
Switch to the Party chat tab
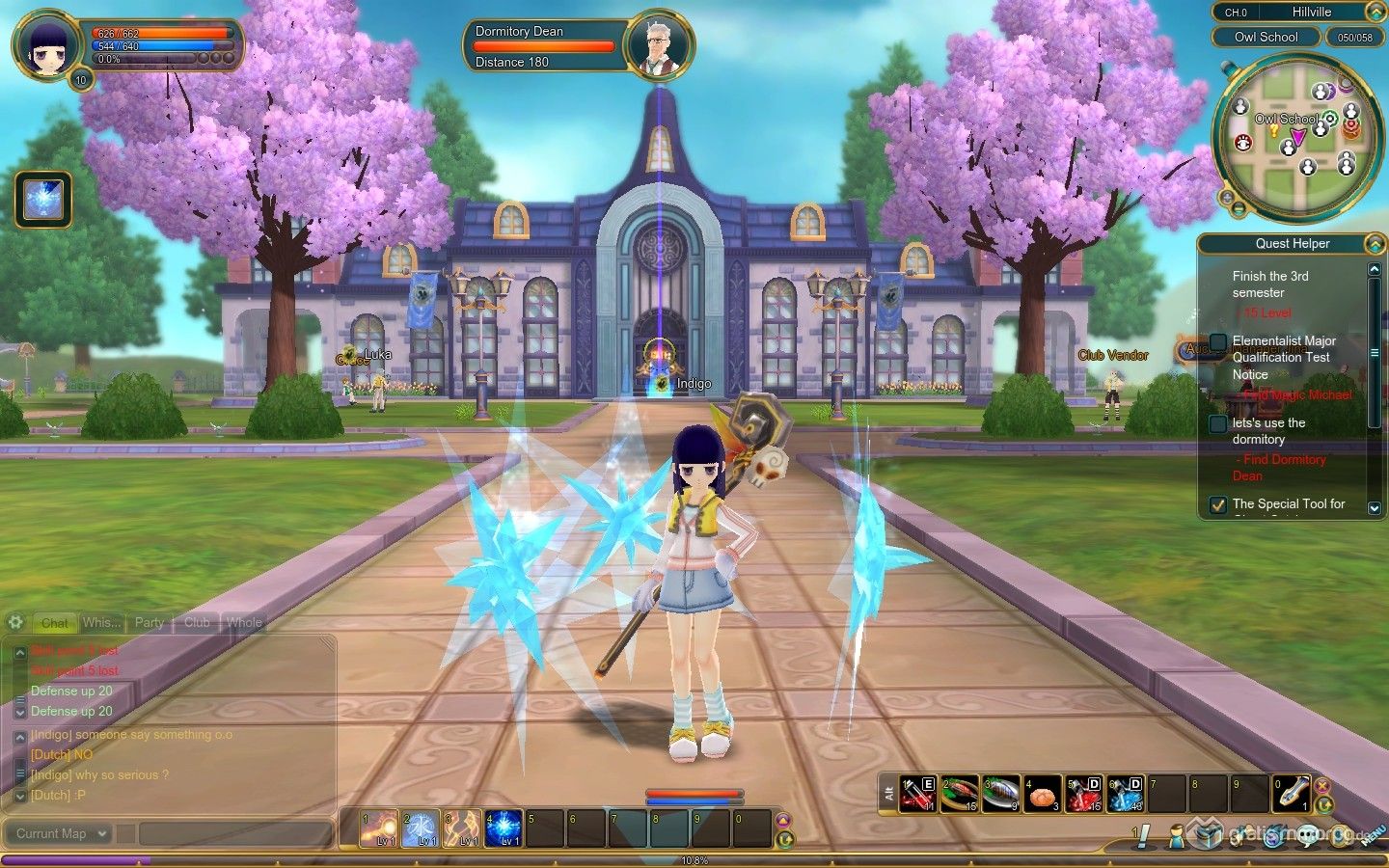[149, 623]
